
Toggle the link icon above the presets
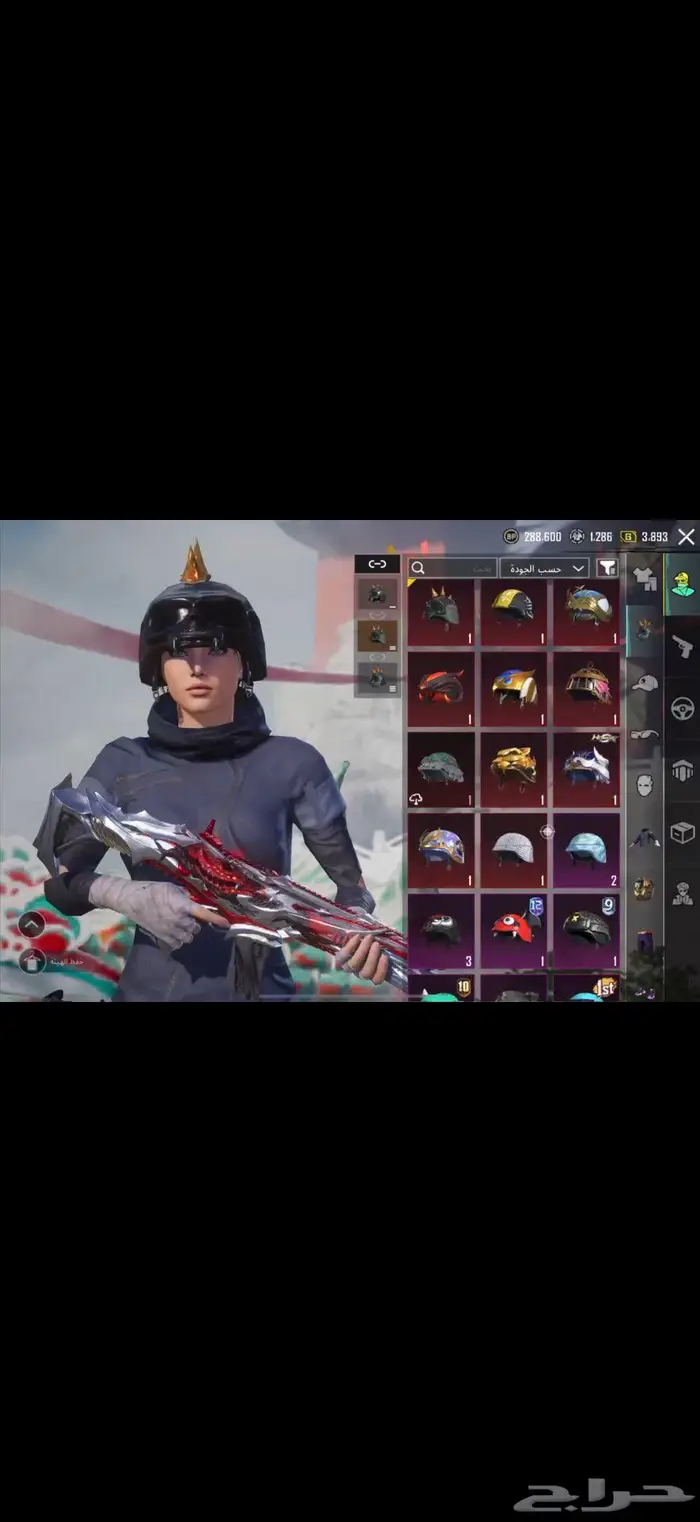point(377,564)
